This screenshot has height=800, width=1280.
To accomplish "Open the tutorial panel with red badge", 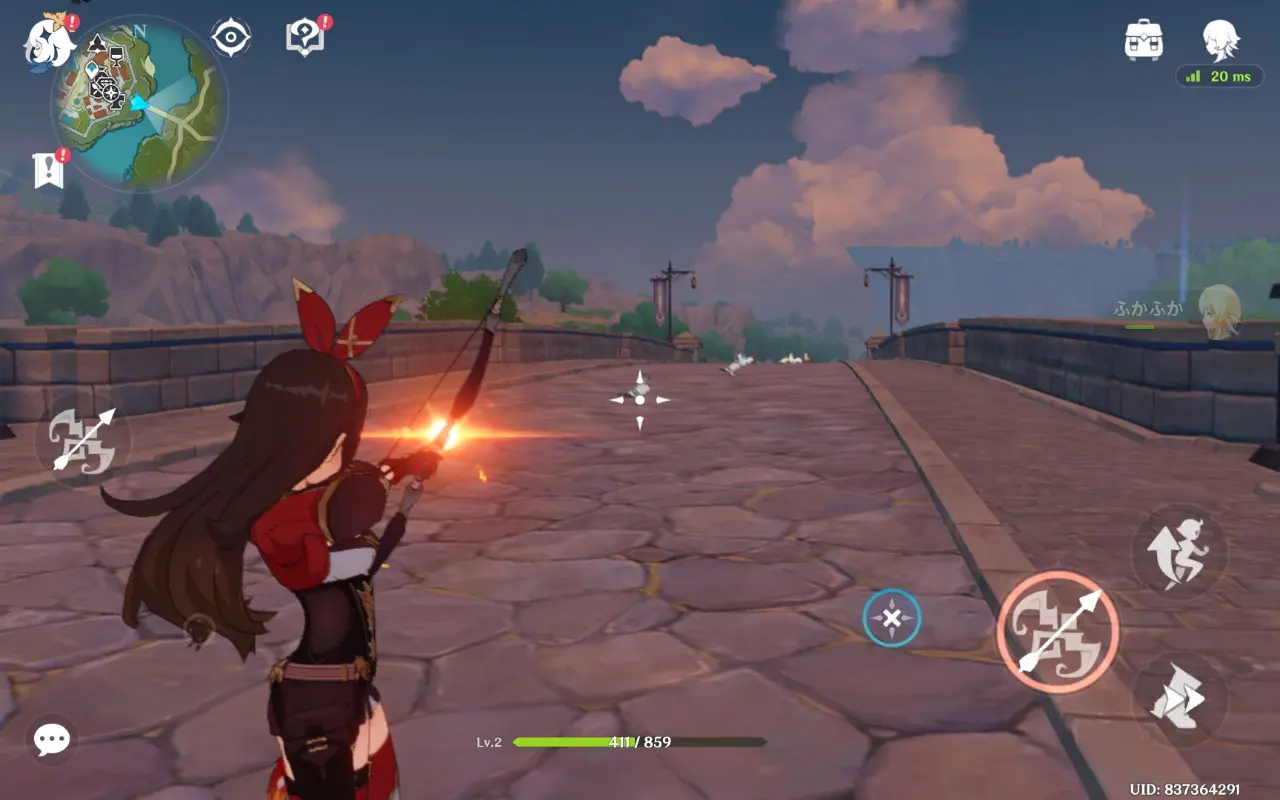I will [305, 37].
